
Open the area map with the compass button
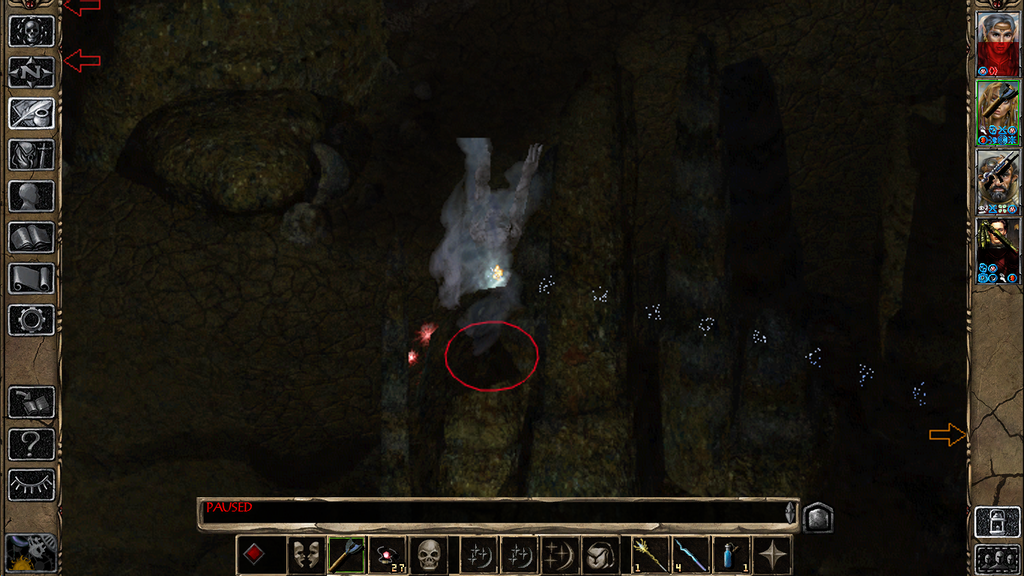31,71
